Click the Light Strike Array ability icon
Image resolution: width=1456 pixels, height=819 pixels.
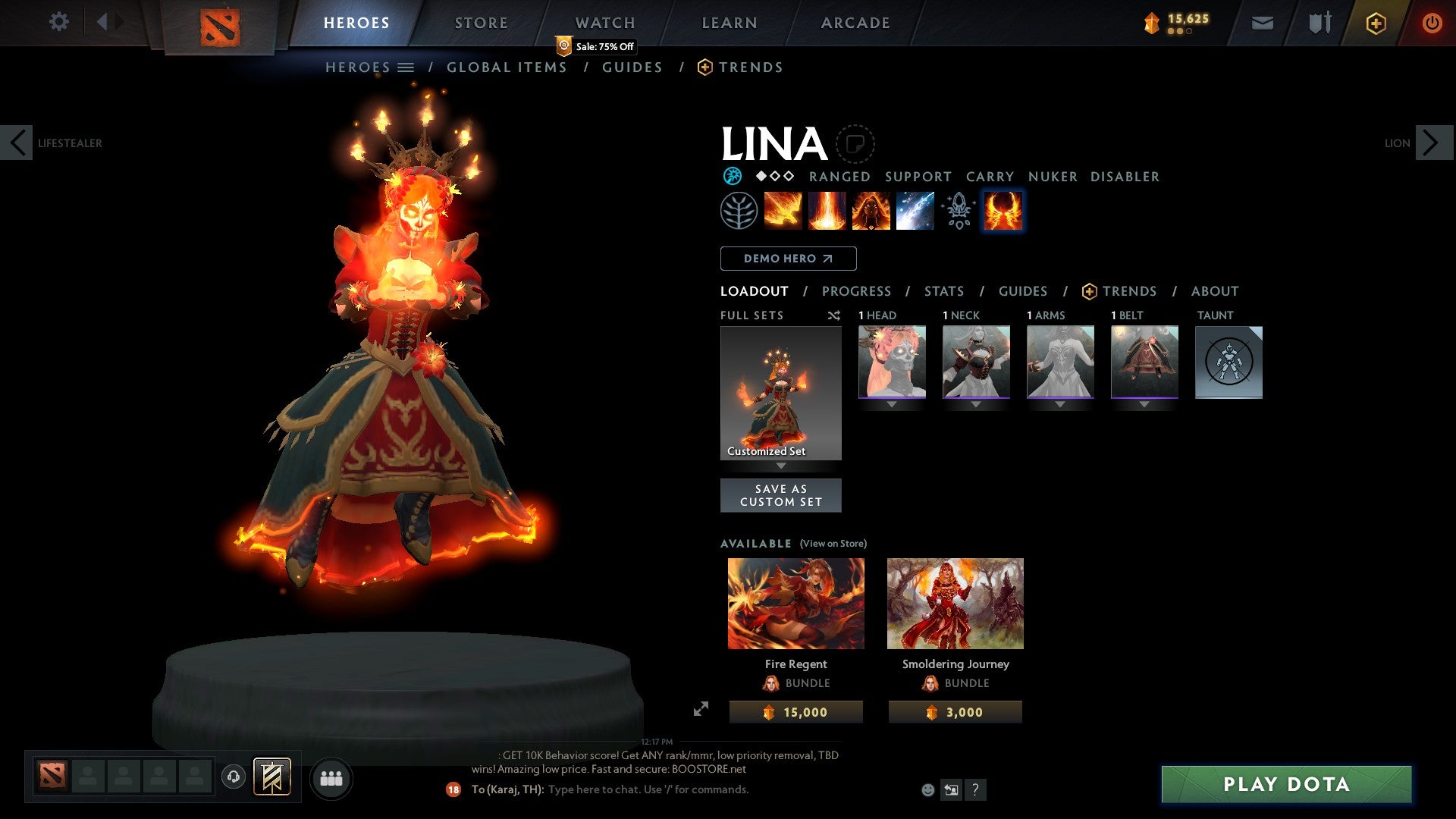coord(827,211)
